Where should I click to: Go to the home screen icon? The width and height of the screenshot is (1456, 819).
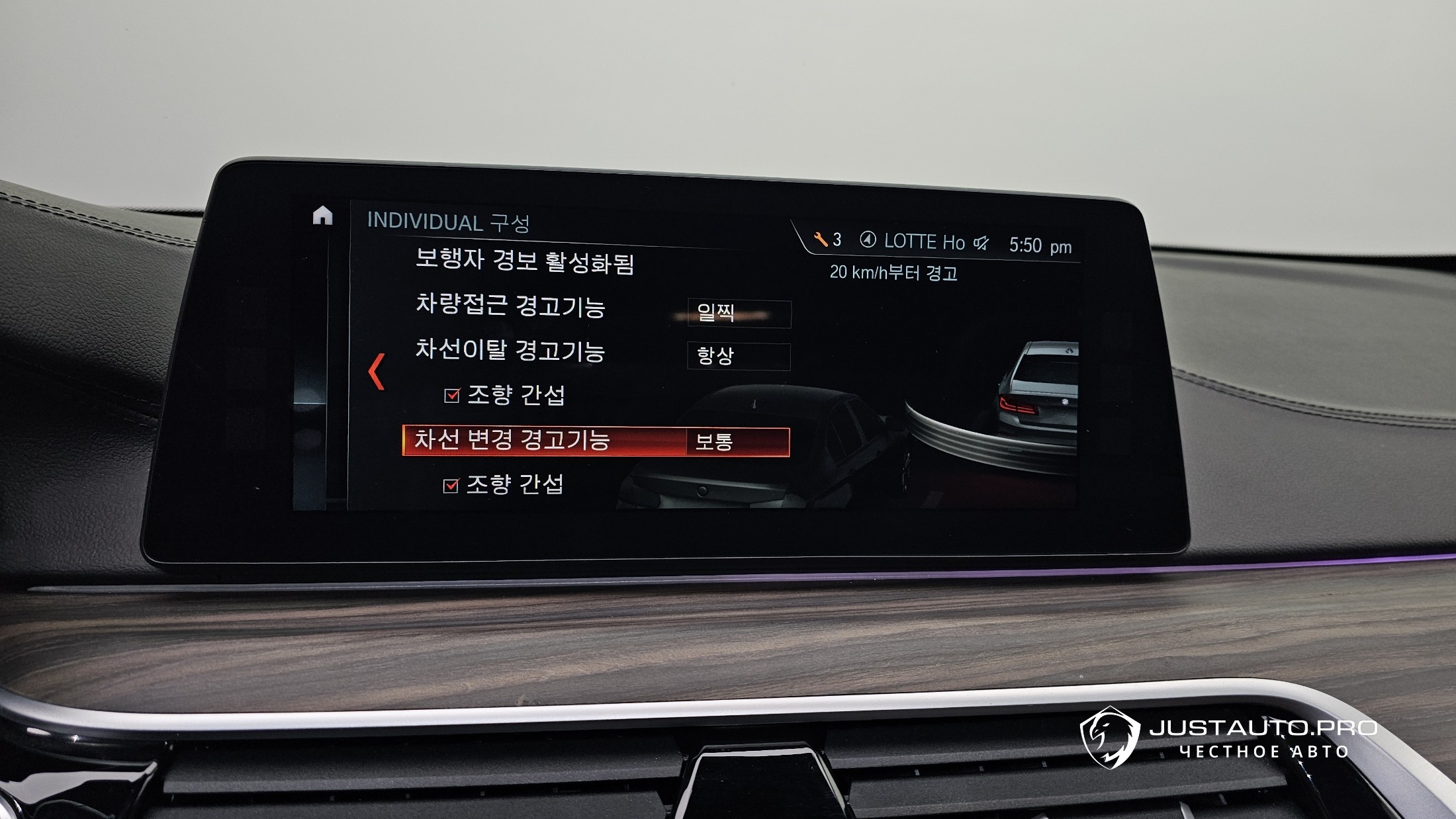(322, 216)
